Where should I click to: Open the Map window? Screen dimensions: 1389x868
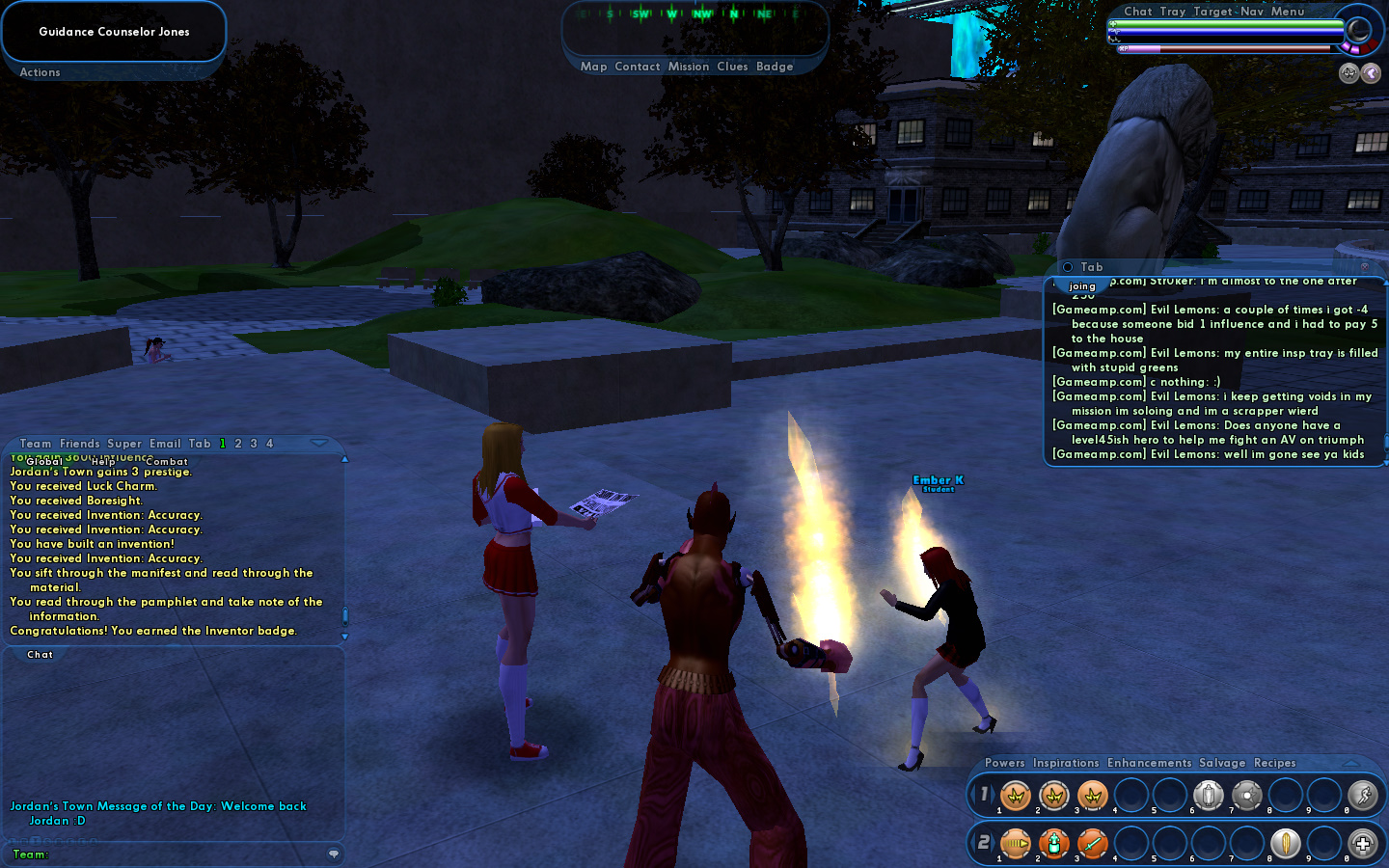coord(593,67)
